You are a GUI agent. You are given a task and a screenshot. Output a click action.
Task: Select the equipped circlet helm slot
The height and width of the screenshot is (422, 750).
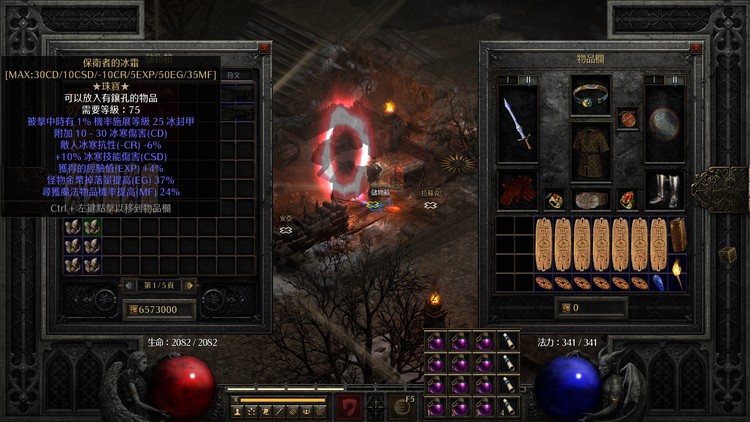[591, 97]
